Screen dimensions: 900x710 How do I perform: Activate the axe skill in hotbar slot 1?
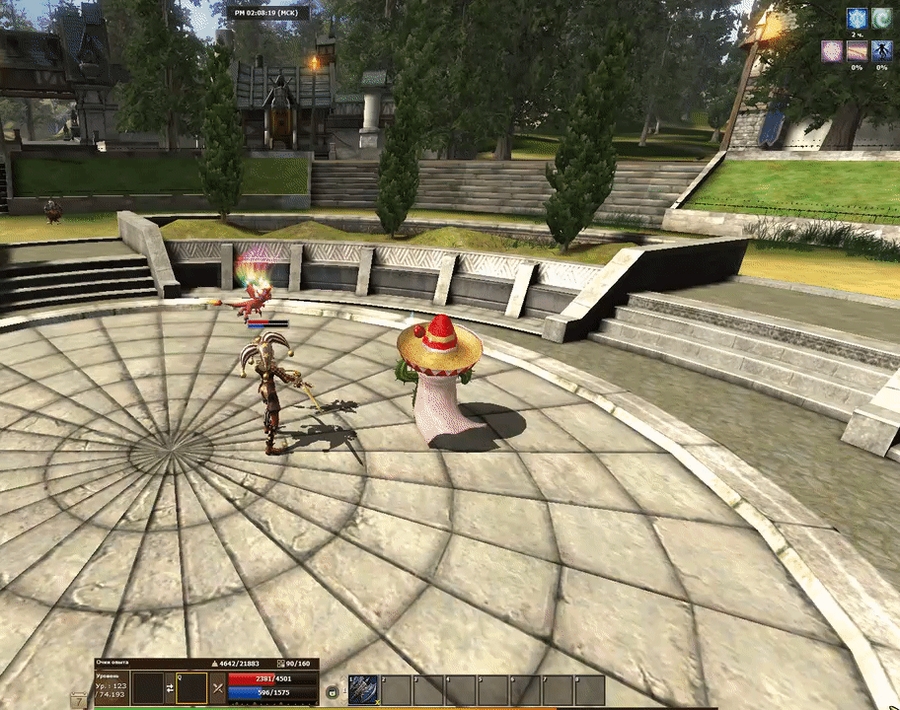pyautogui.click(x=362, y=690)
